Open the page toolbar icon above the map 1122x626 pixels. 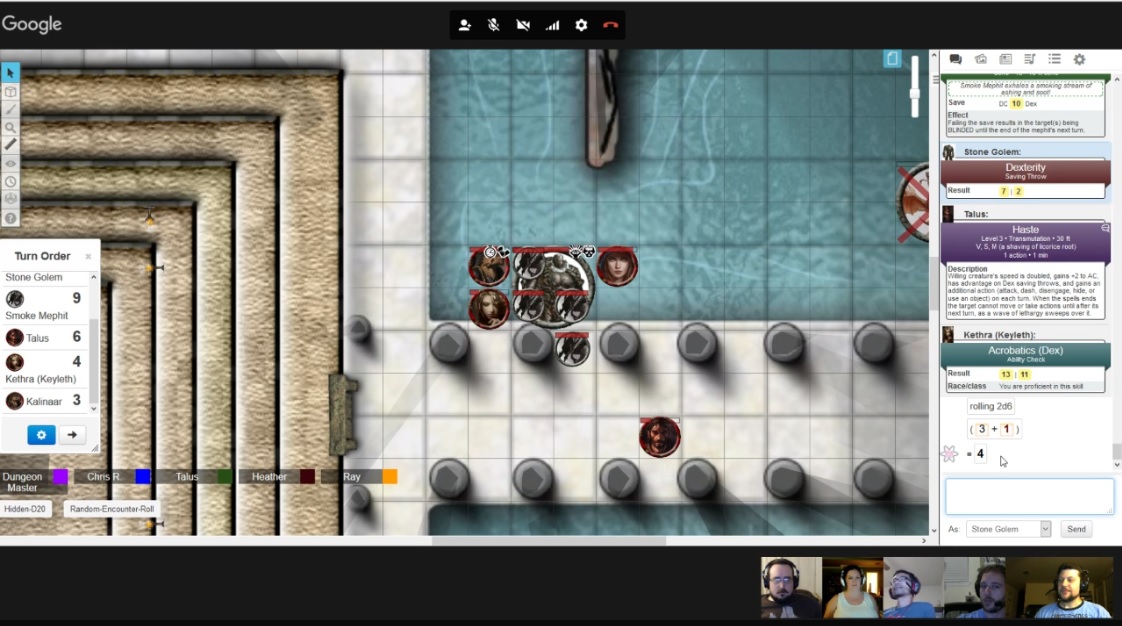(892, 59)
